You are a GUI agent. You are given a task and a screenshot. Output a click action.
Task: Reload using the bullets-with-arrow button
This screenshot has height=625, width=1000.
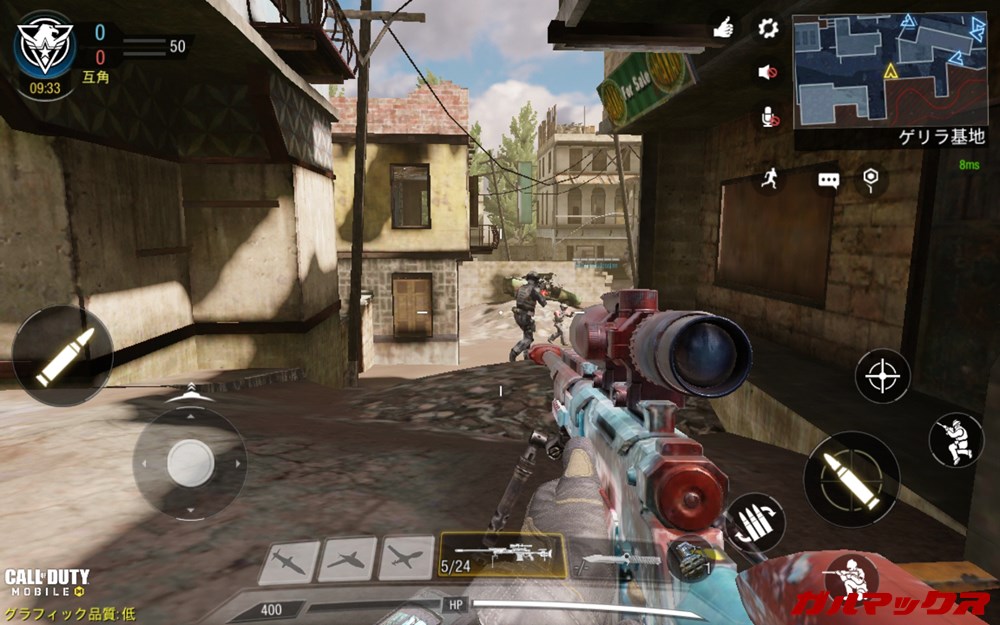(x=755, y=522)
